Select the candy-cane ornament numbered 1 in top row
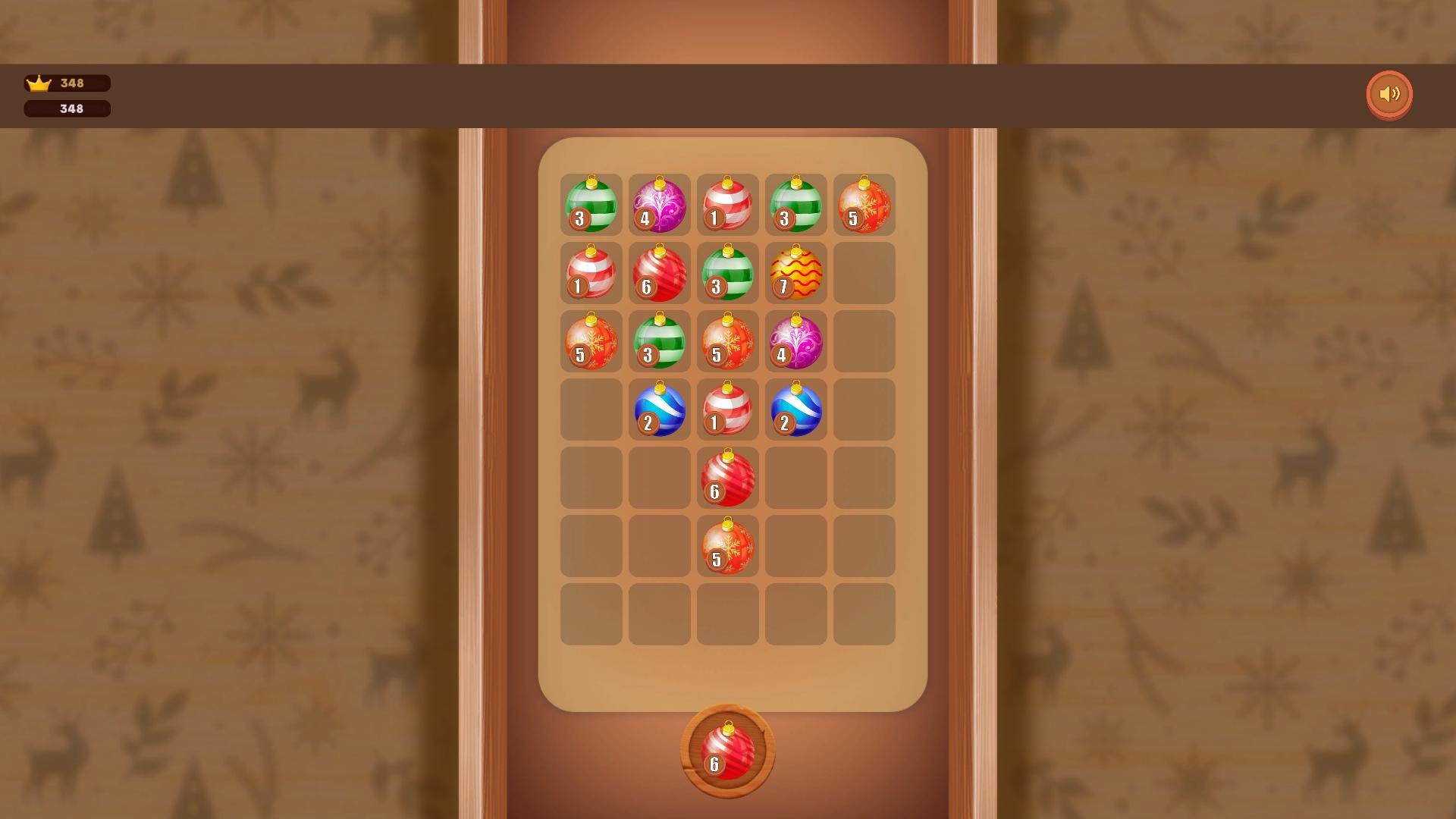 pyautogui.click(x=727, y=205)
